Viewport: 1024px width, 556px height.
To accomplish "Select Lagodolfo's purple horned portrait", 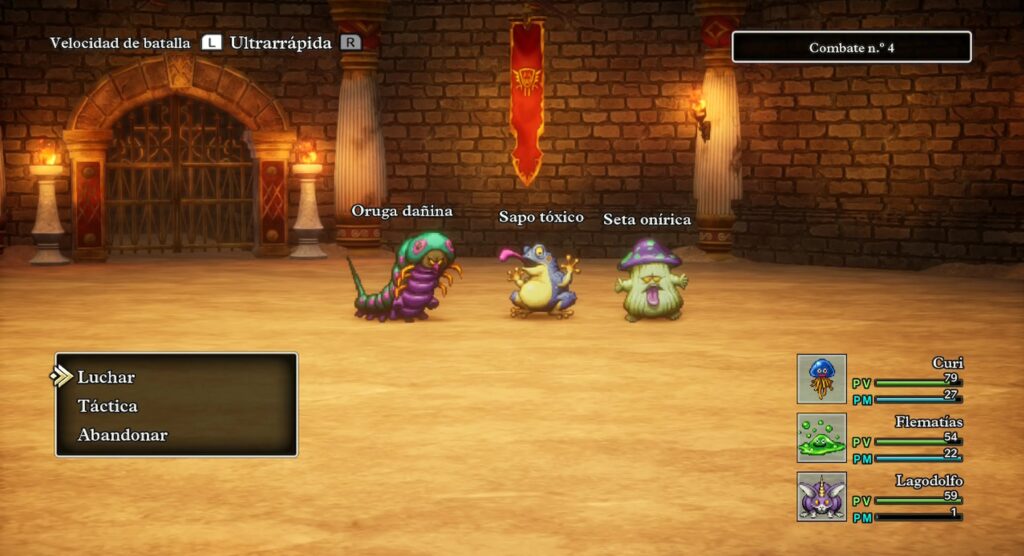I will pyautogui.click(x=821, y=497).
